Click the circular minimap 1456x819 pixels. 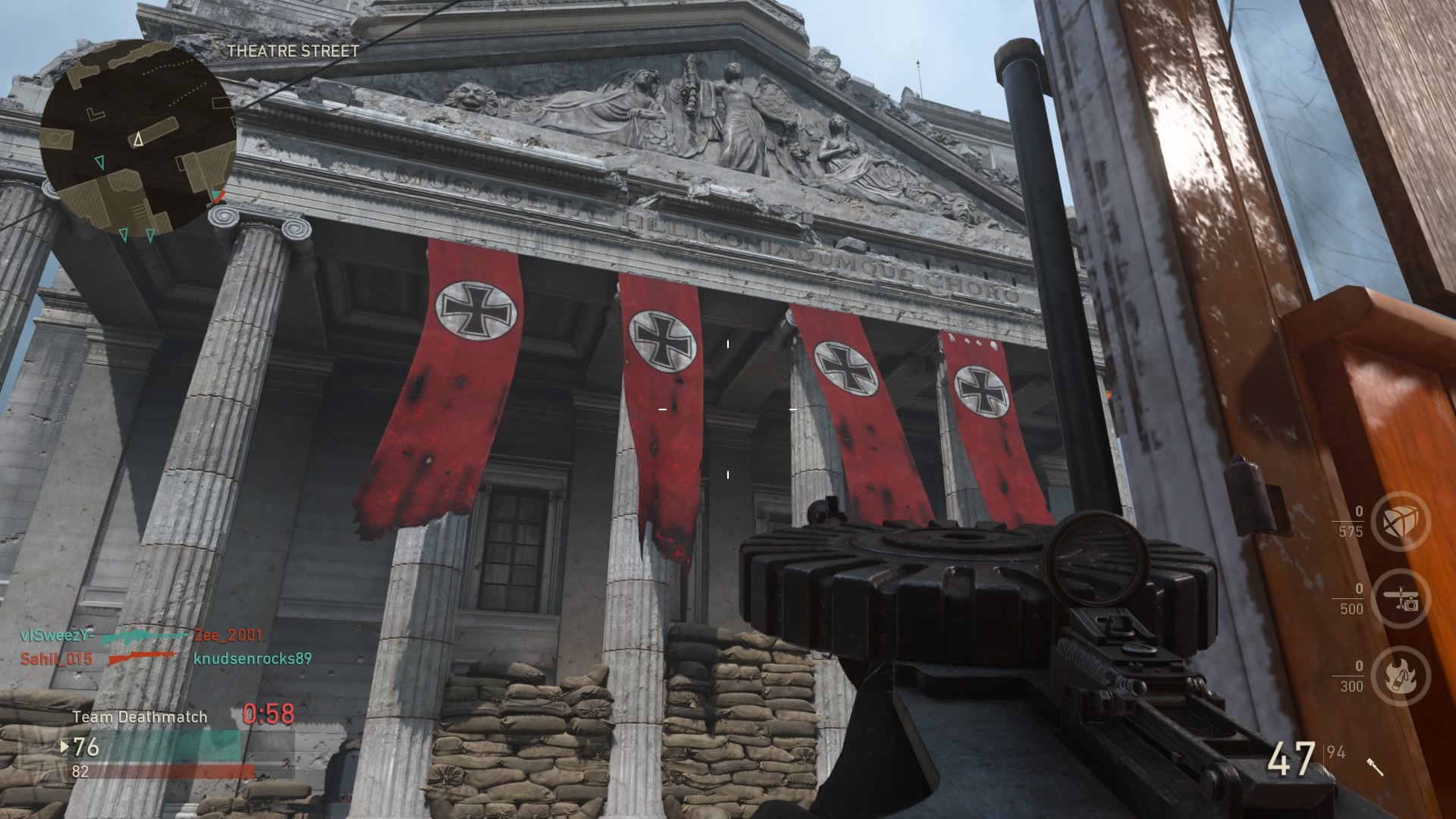point(137,138)
